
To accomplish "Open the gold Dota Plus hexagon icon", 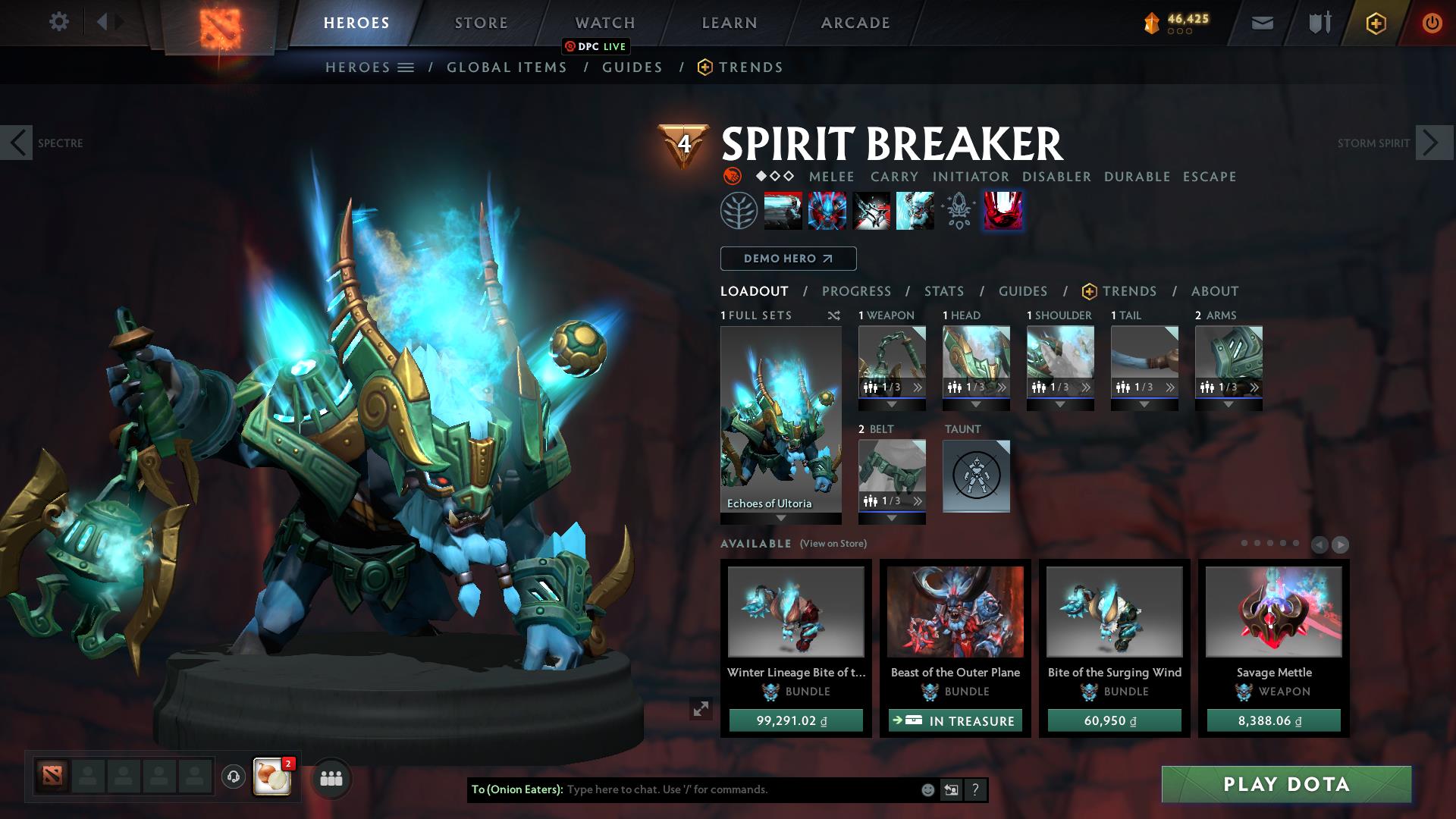I will click(1376, 23).
